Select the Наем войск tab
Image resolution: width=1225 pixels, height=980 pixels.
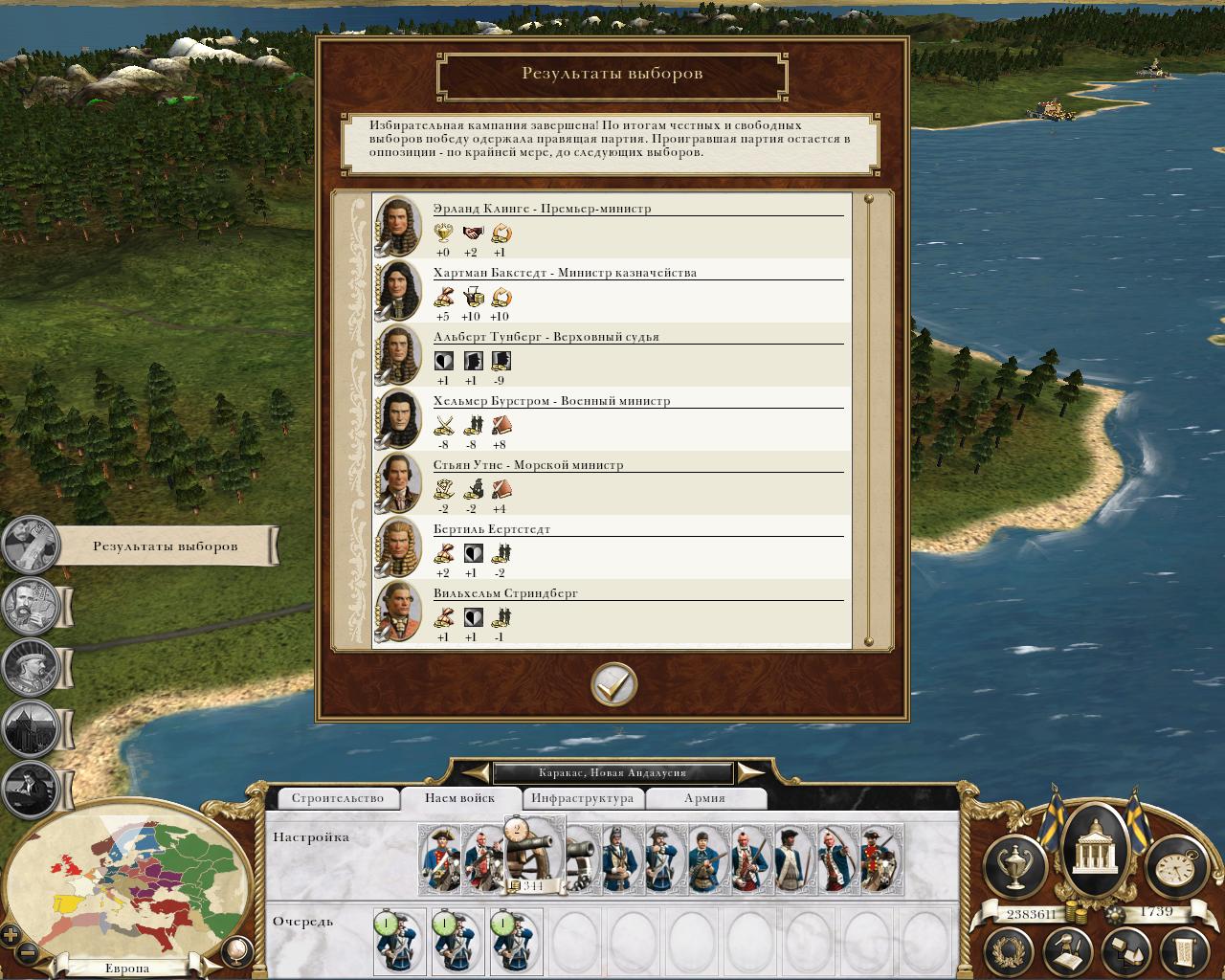(459, 798)
